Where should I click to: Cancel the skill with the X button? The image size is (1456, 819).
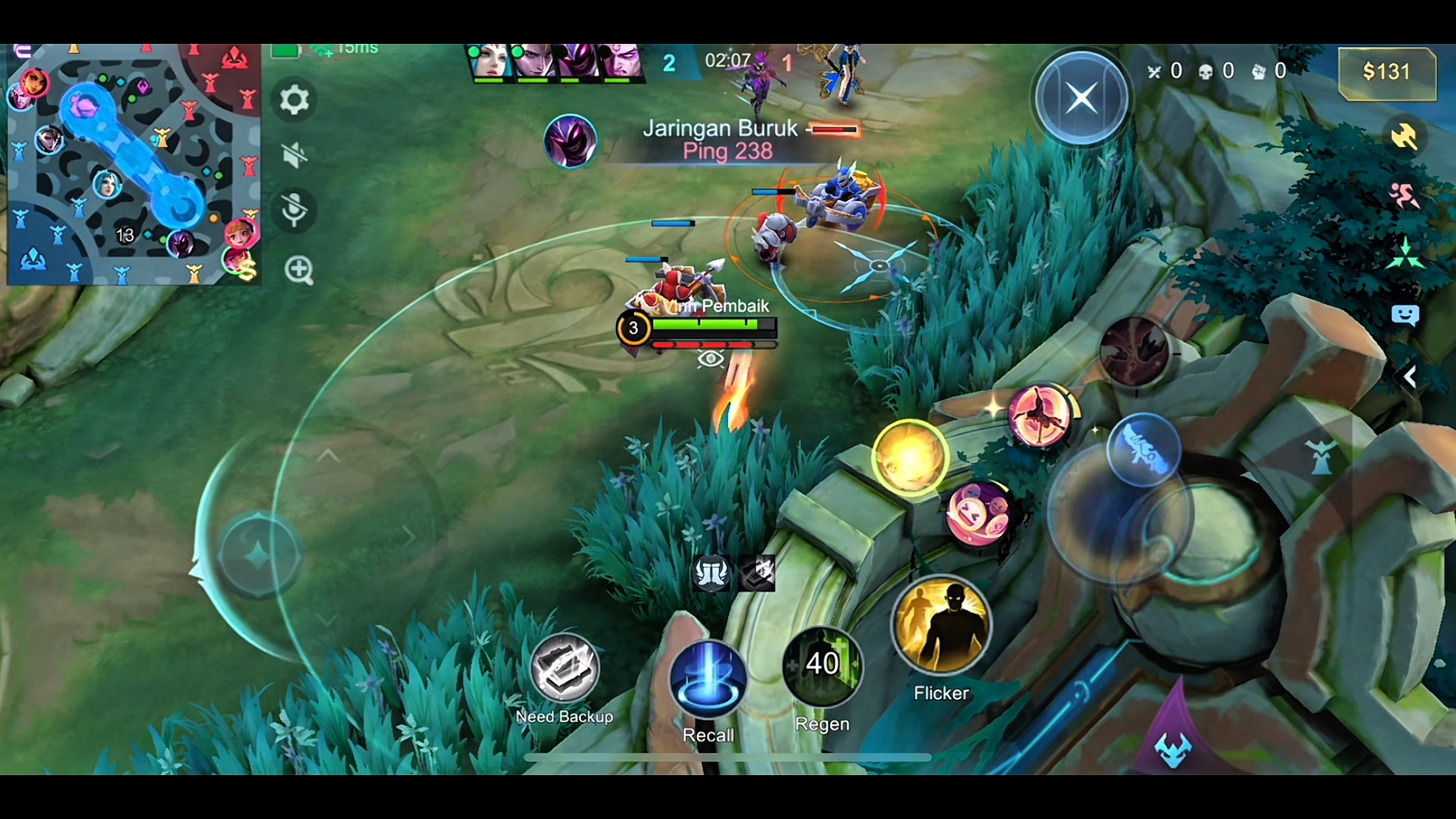click(1082, 98)
